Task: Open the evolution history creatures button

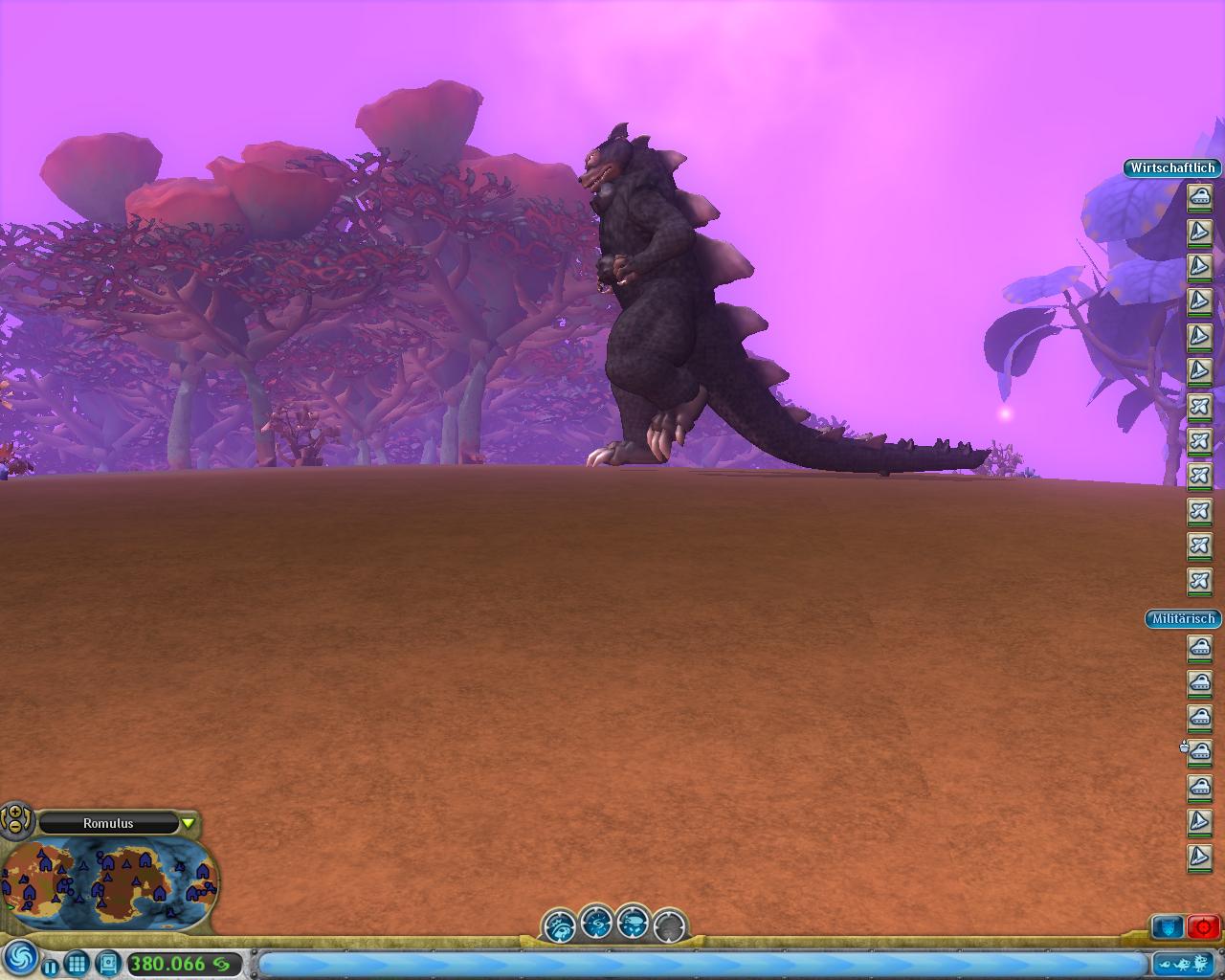Action: click(x=1185, y=963)
